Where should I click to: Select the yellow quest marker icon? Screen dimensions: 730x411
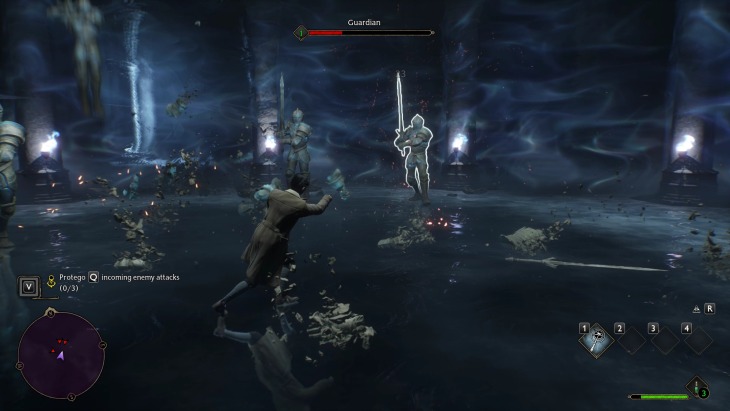click(x=50, y=282)
